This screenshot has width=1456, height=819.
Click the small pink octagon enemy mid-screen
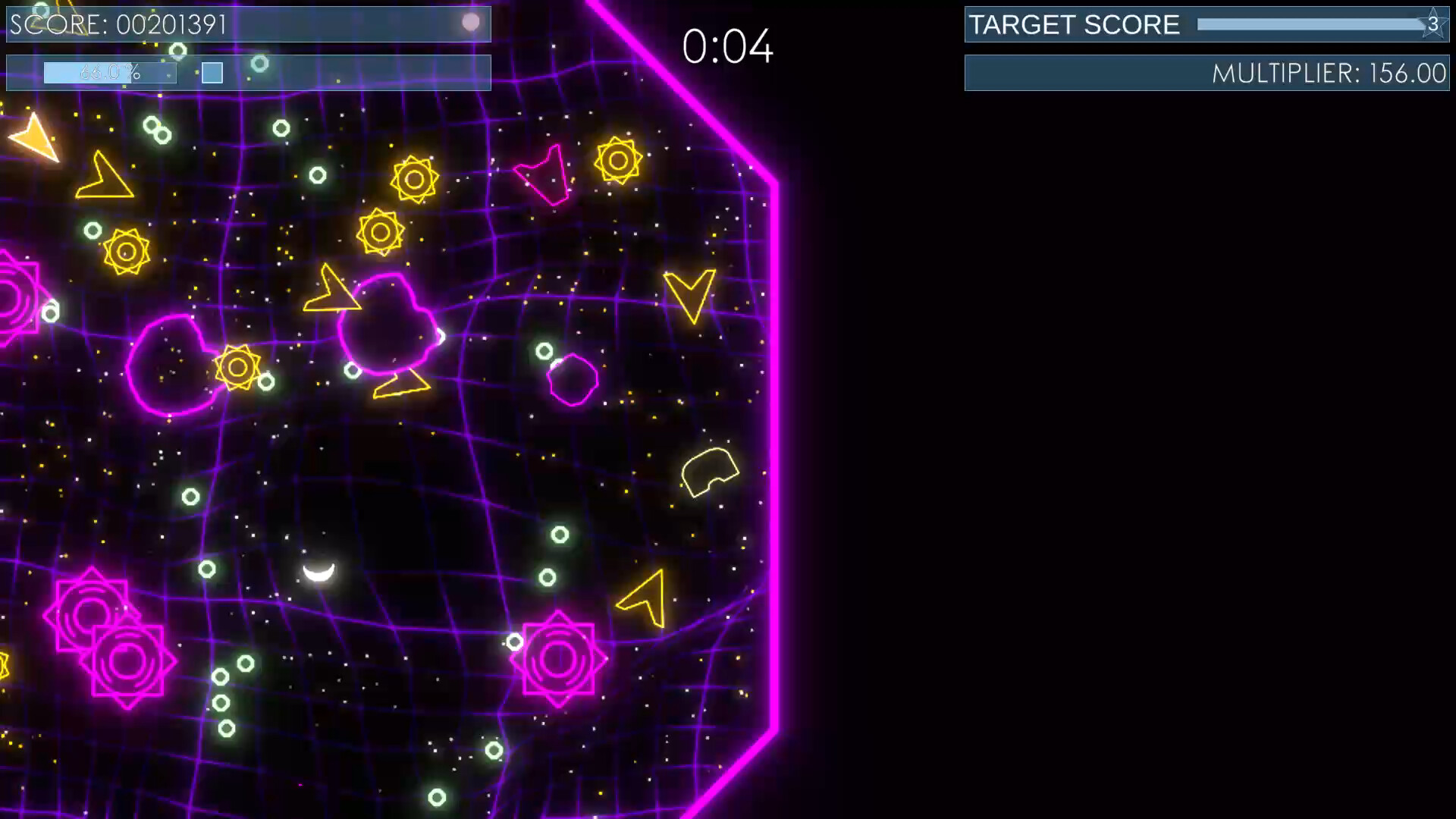point(573,379)
